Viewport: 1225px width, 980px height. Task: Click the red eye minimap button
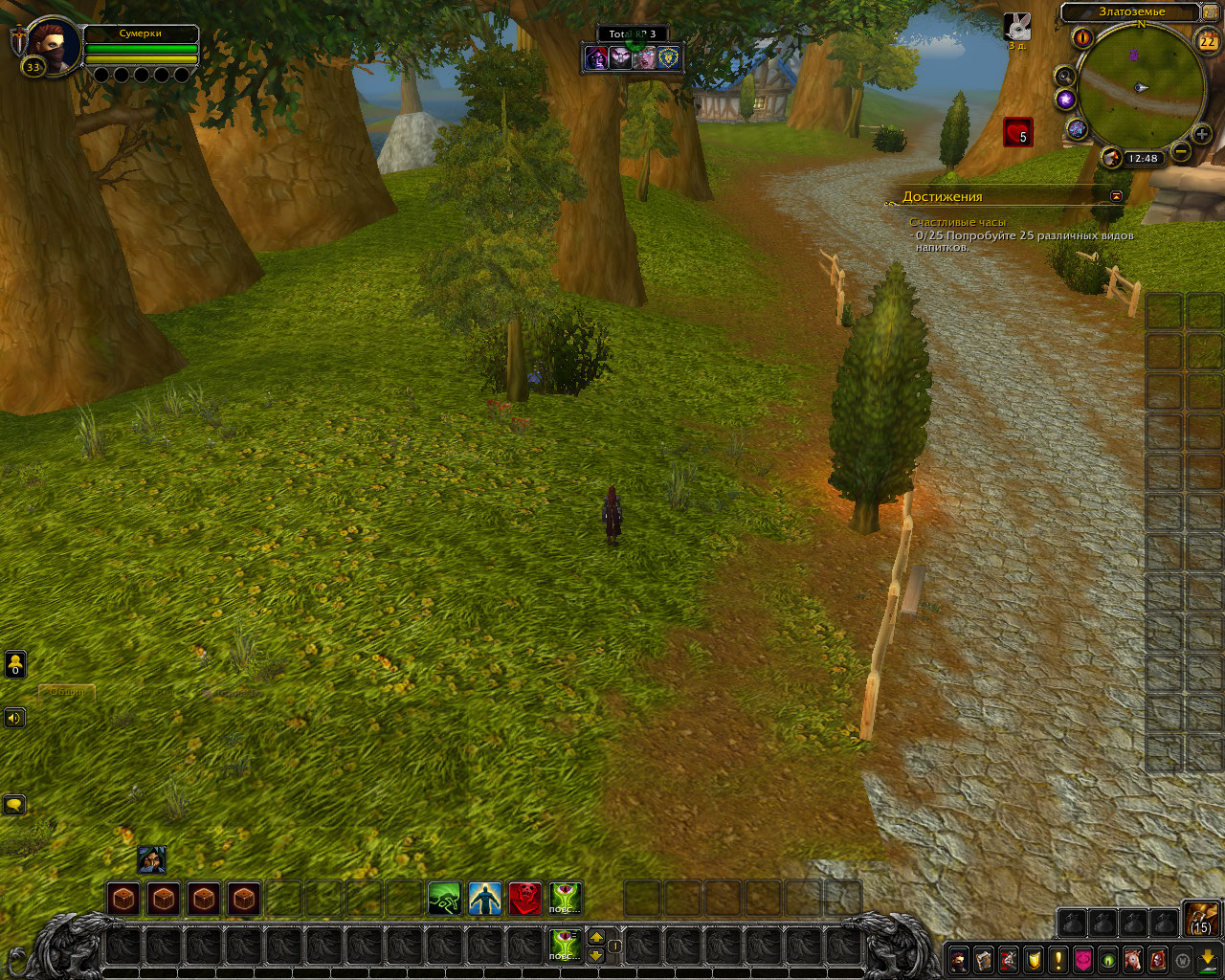point(1083,38)
